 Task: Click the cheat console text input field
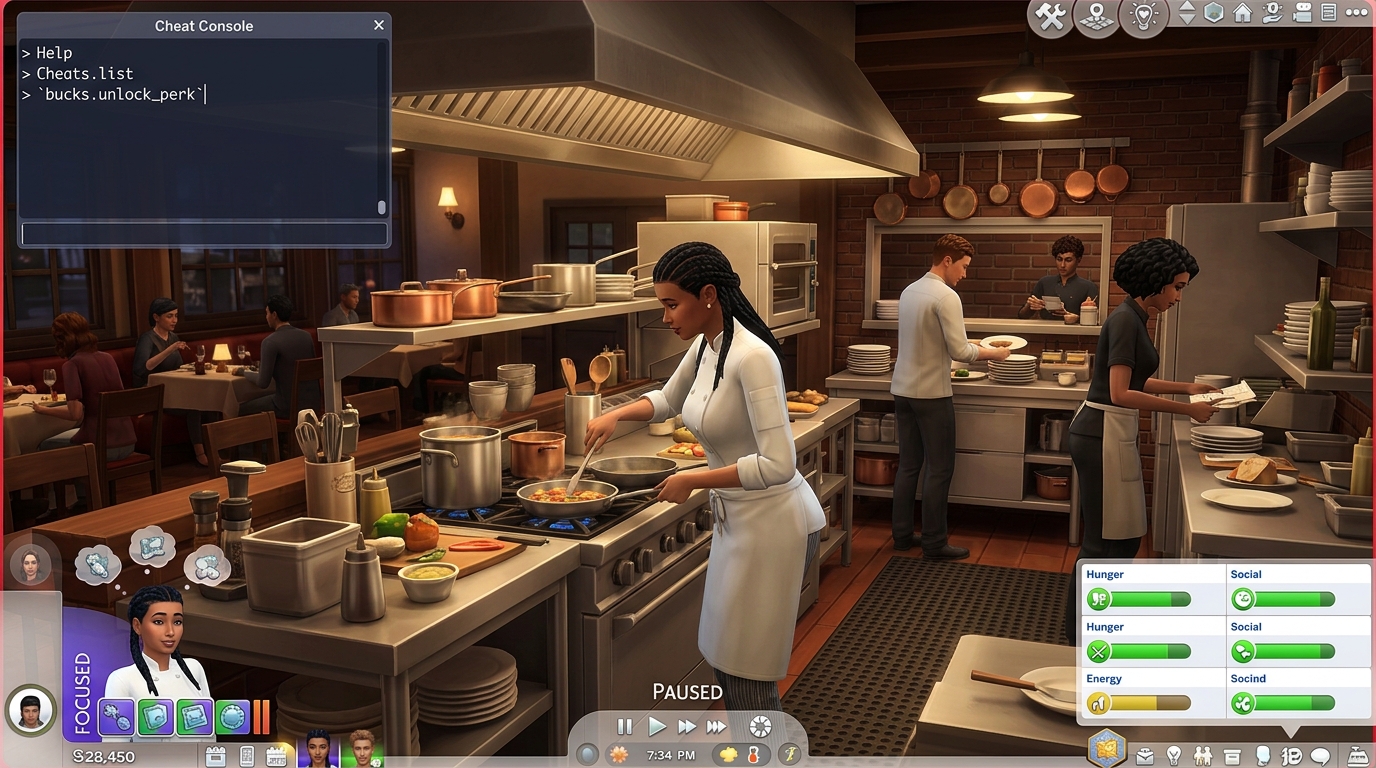(x=204, y=233)
